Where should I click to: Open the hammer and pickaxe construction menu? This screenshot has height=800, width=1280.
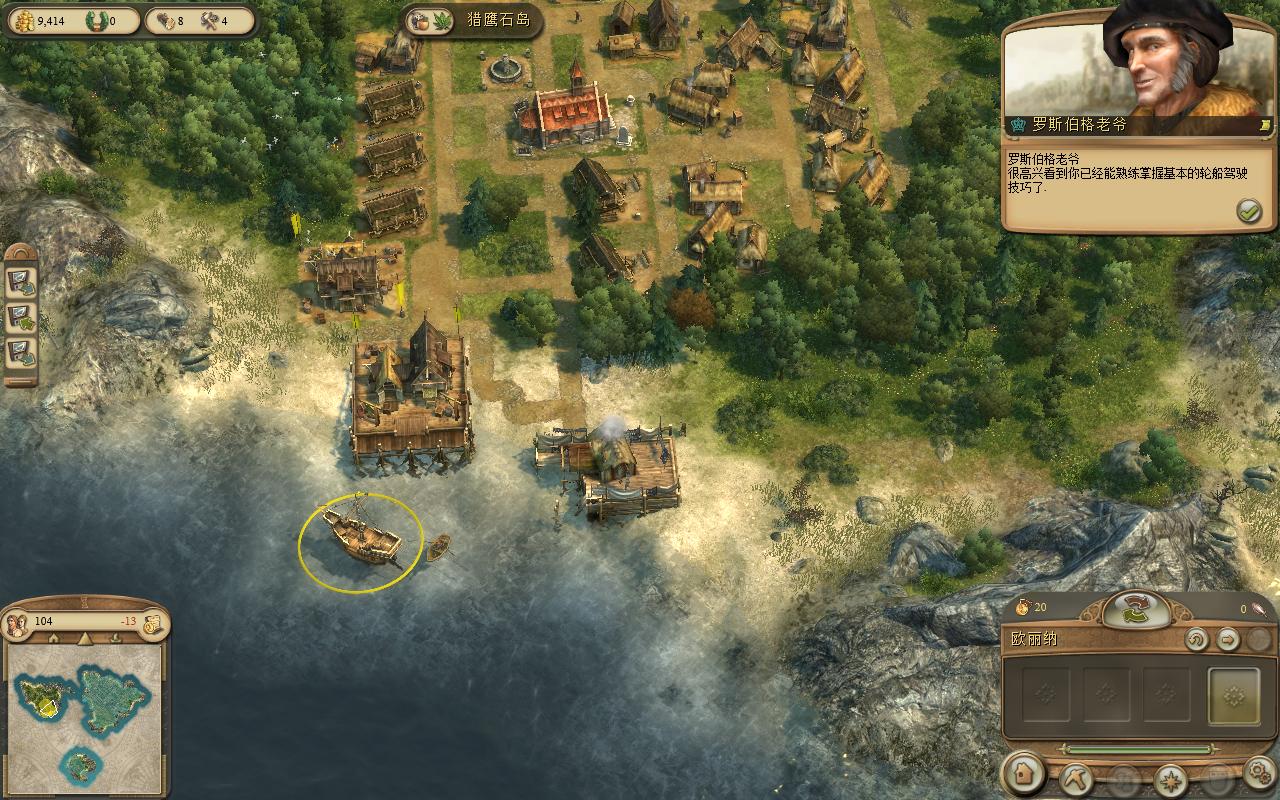click(x=1077, y=776)
